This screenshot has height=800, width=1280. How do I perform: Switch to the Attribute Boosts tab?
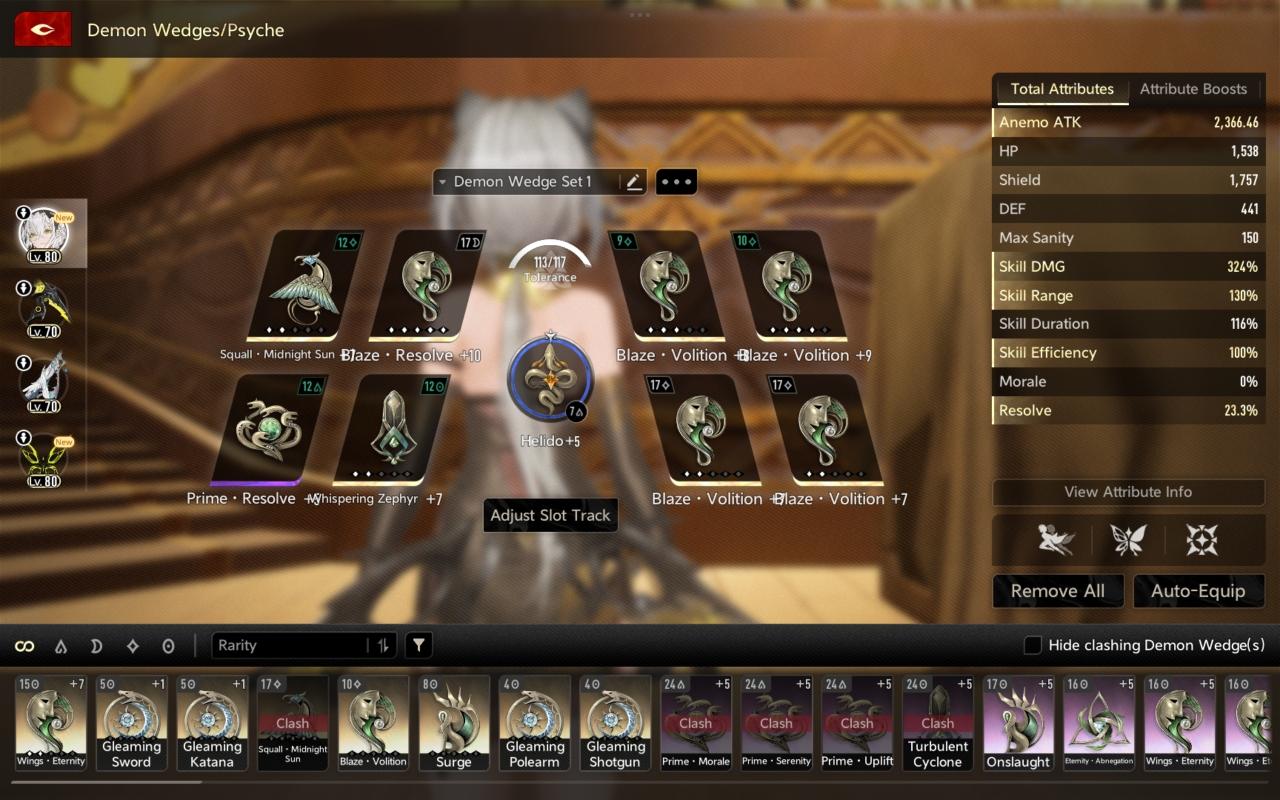pyautogui.click(x=1193, y=89)
